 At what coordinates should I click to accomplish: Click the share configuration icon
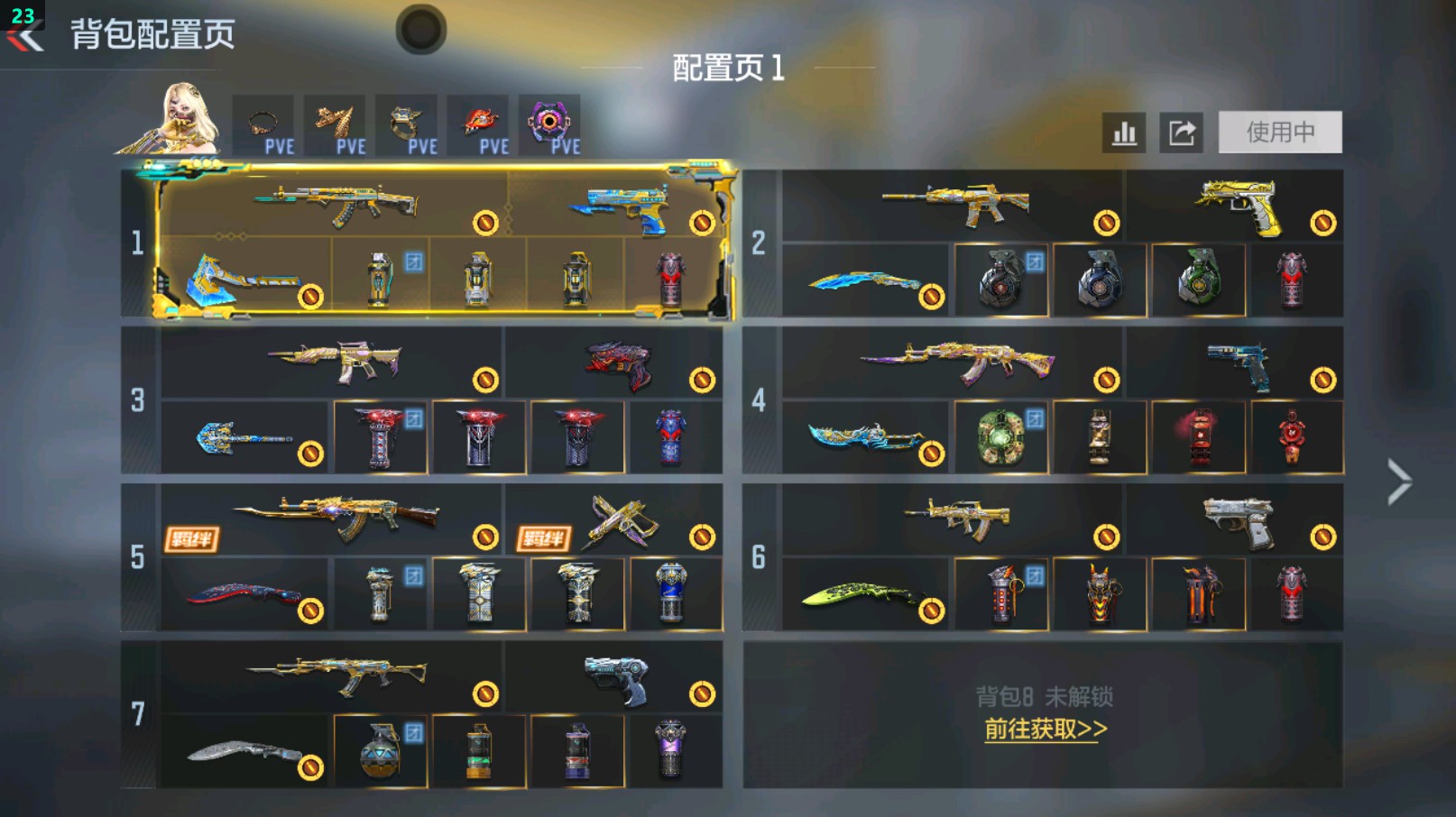point(1182,132)
